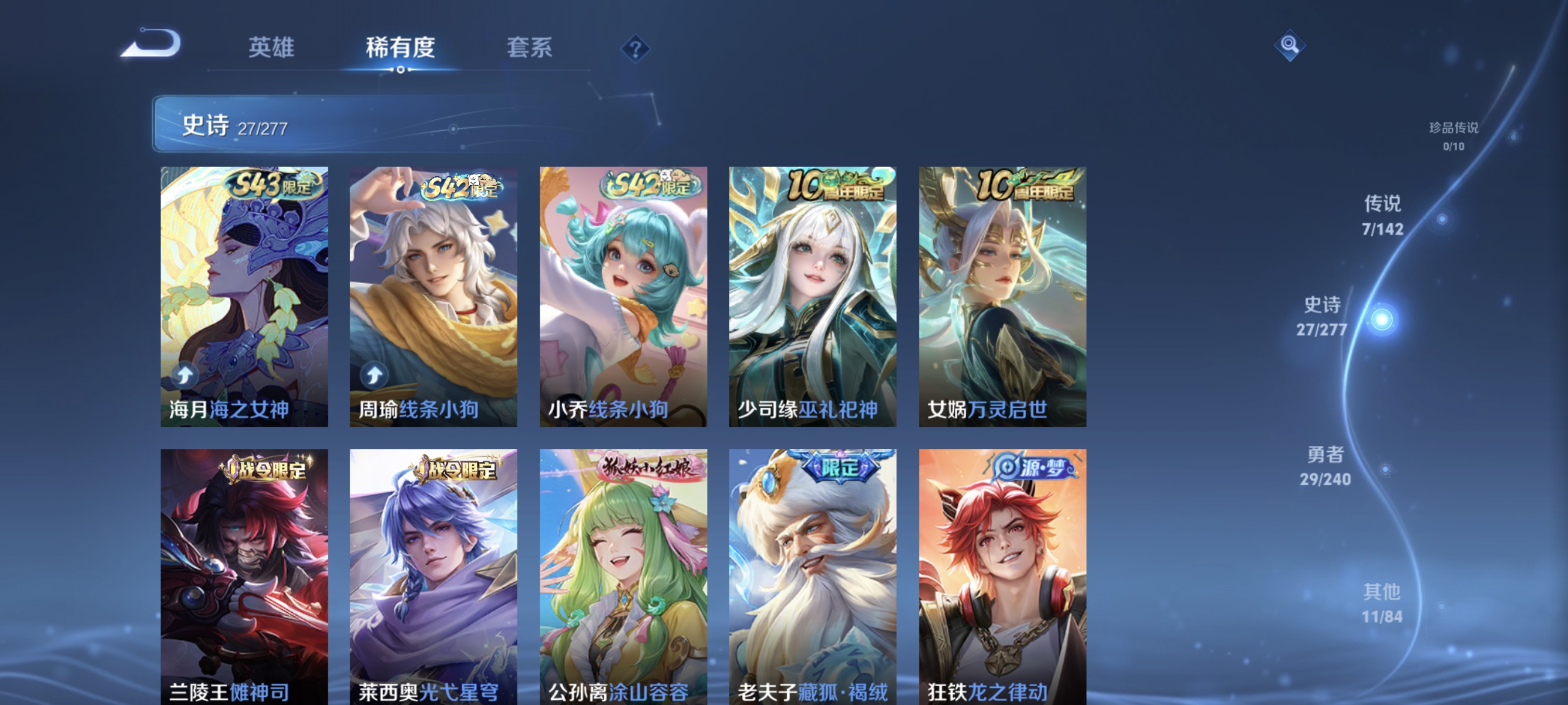Switch to the 英雄 tab
The height and width of the screenshot is (705, 1568).
pyautogui.click(x=272, y=49)
